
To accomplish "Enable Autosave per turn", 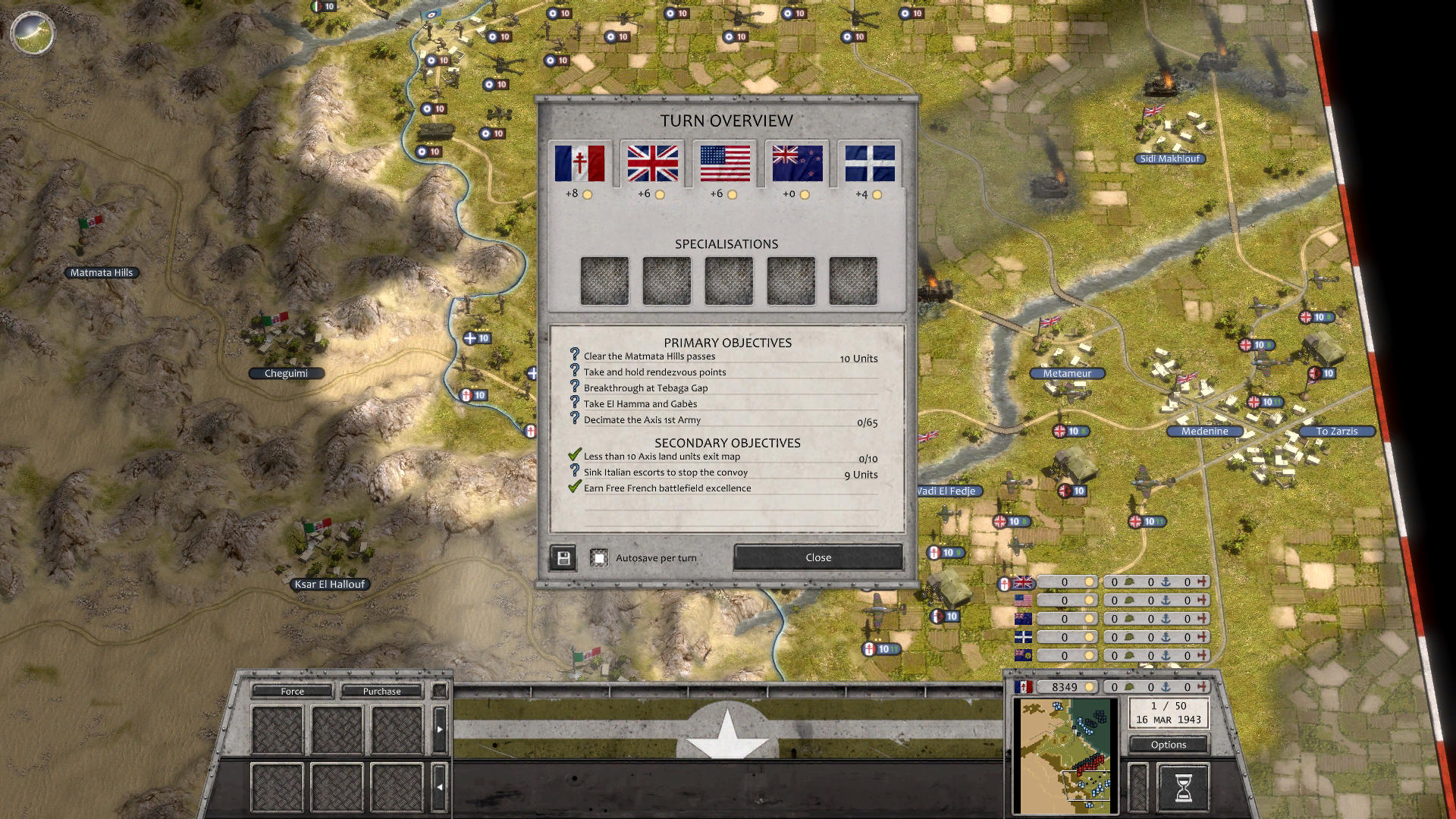I will [x=601, y=557].
